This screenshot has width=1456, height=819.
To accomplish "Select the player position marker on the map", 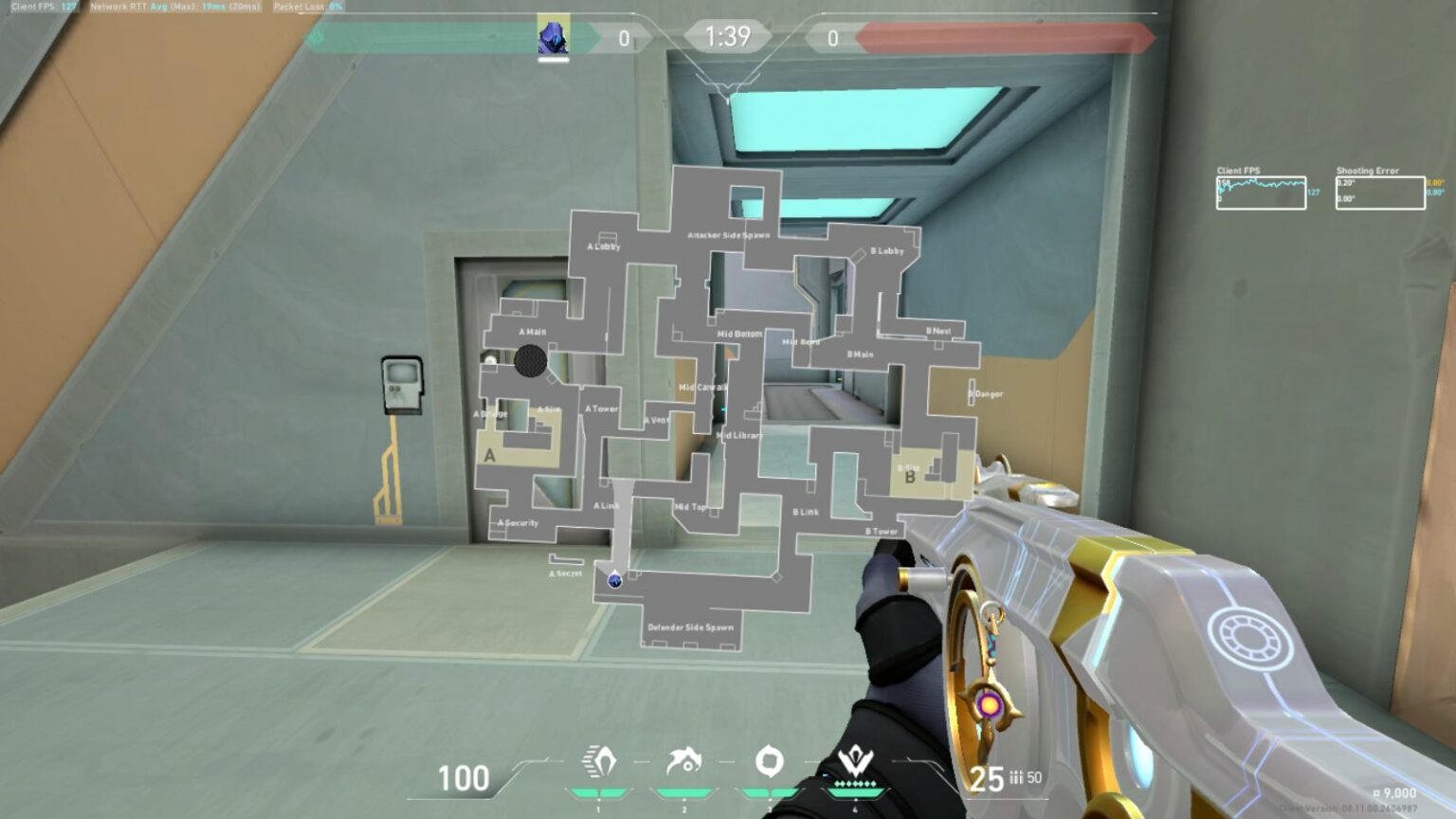I will (615, 579).
